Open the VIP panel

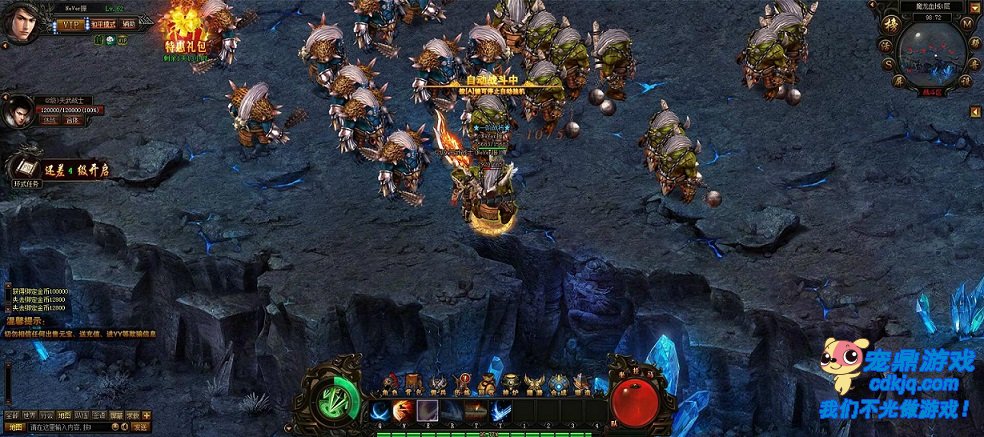(x=69, y=24)
